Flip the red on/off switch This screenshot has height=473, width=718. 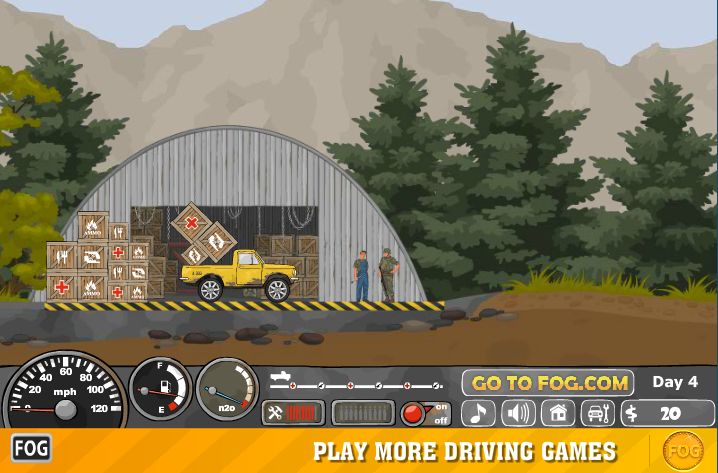pyautogui.click(x=426, y=413)
